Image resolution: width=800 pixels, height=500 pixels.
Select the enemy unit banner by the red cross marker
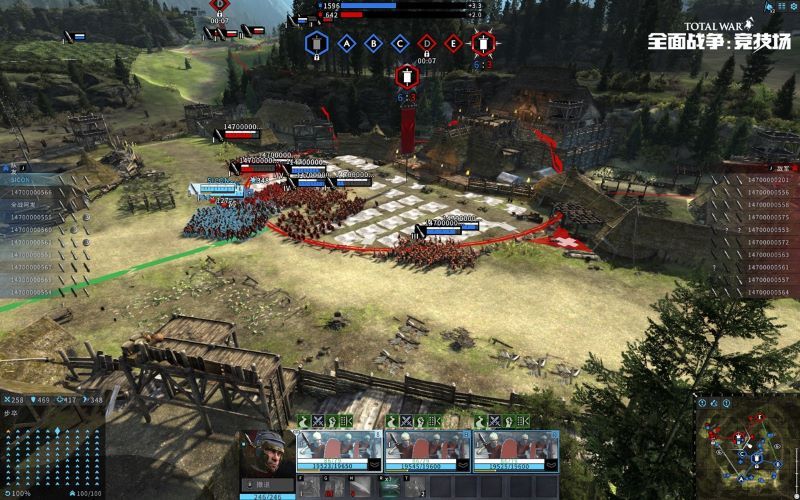441,226
